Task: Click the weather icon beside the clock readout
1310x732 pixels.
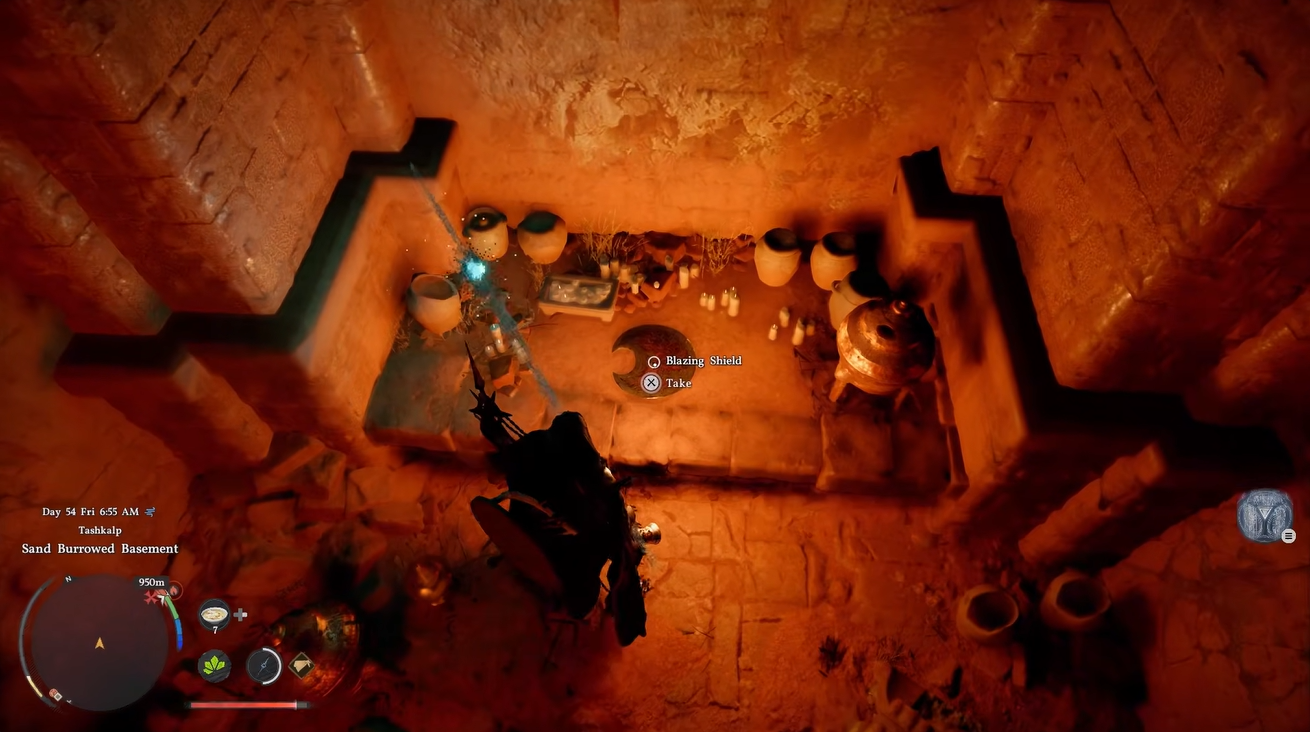Action: (x=150, y=511)
